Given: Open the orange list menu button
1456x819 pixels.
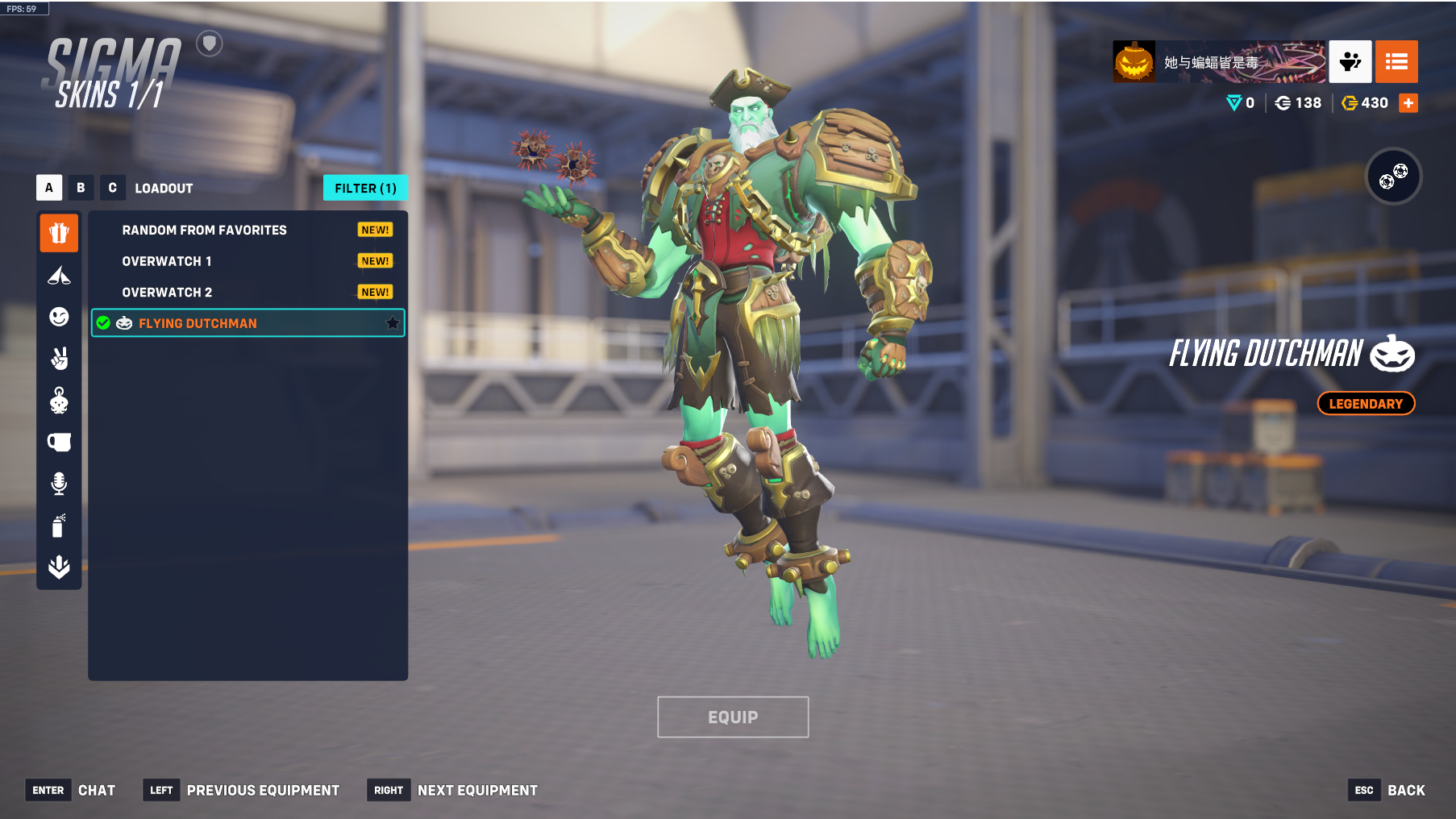Looking at the screenshot, I should [1396, 62].
